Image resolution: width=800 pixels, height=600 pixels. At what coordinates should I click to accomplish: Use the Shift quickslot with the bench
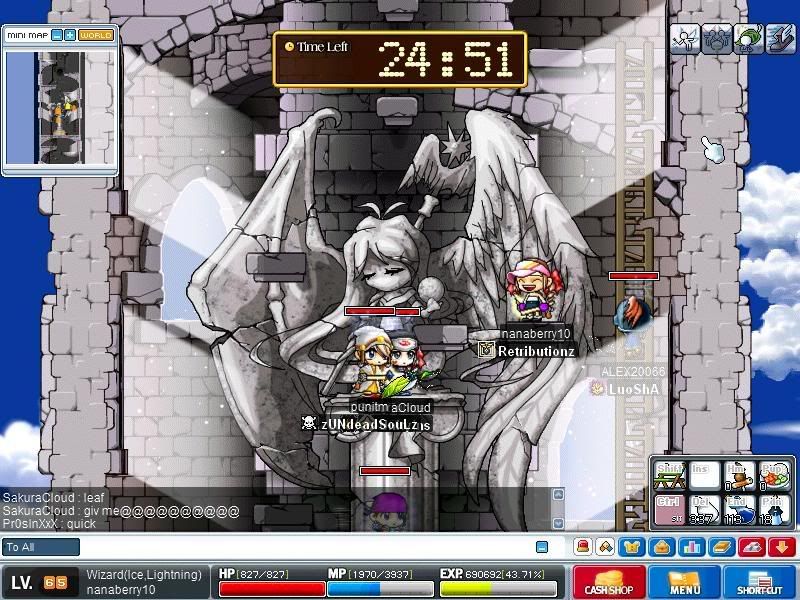coord(669,474)
